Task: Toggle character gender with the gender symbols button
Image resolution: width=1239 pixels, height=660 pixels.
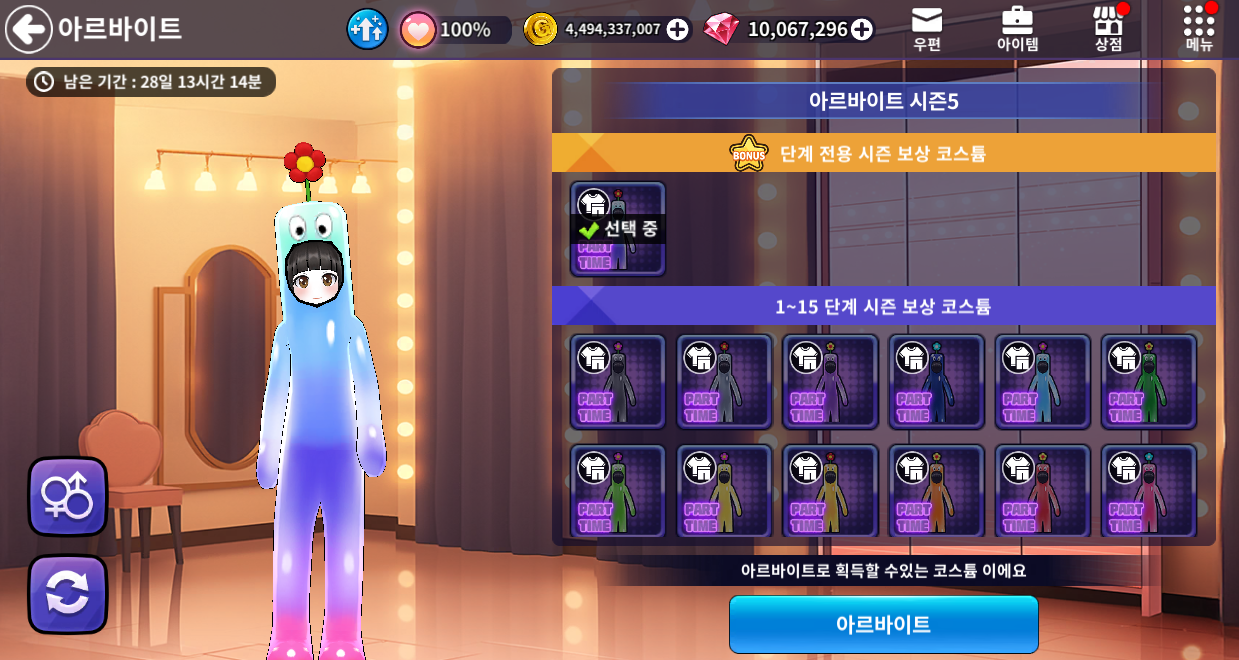Action: (x=67, y=497)
